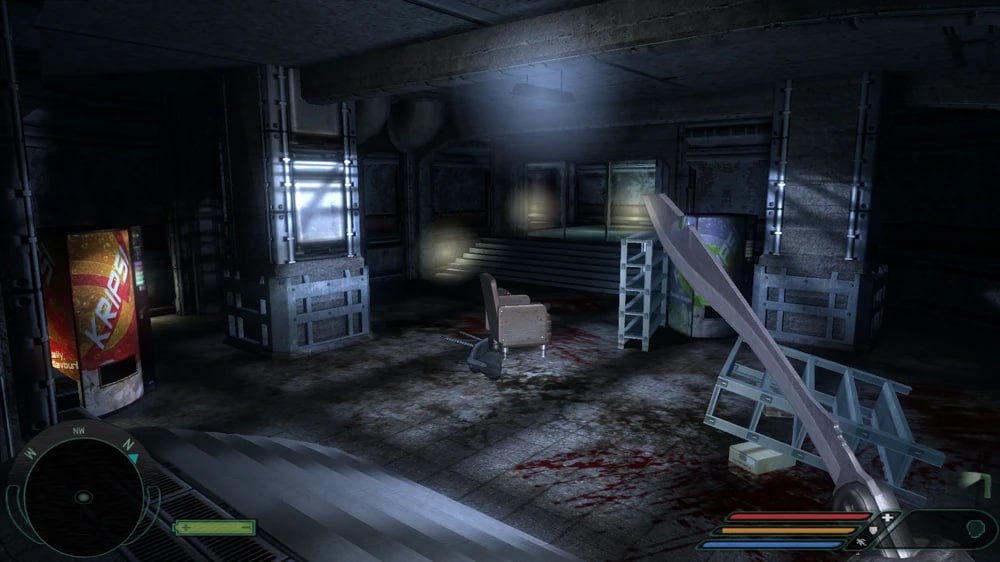Image resolution: width=1000 pixels, height=562 pixels.
Task: Select the teal triangle marker on the compass
Action: click(x=133, y=458)
